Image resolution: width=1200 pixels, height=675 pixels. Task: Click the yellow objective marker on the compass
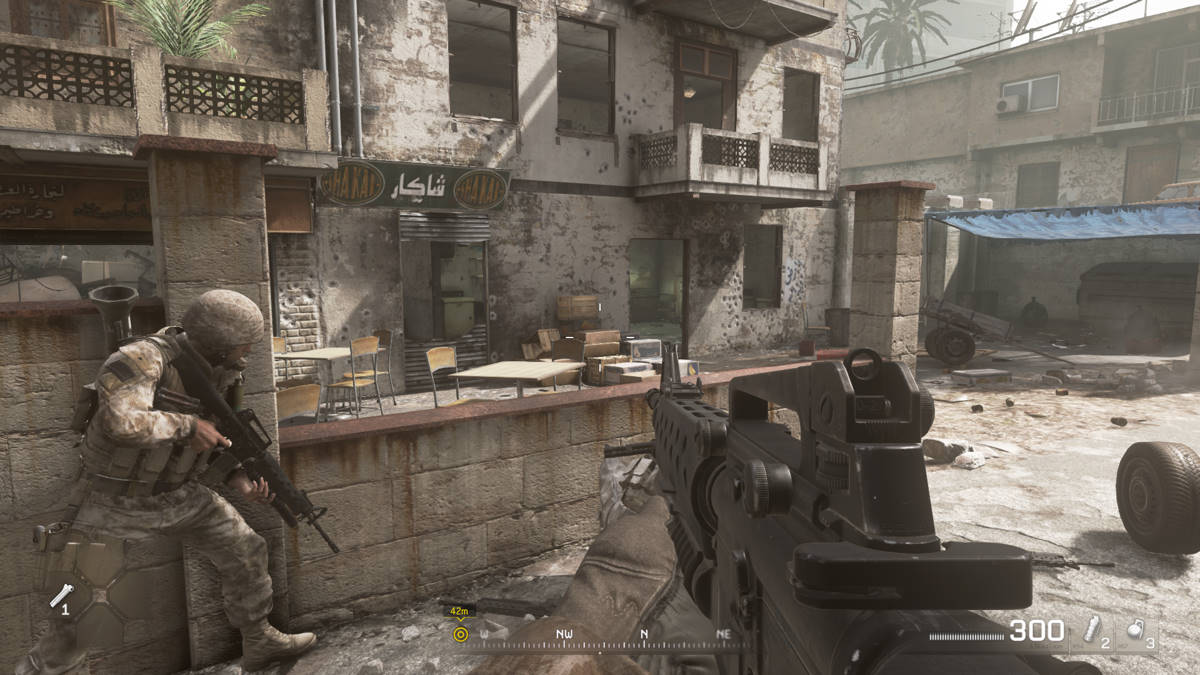(460, 633)
